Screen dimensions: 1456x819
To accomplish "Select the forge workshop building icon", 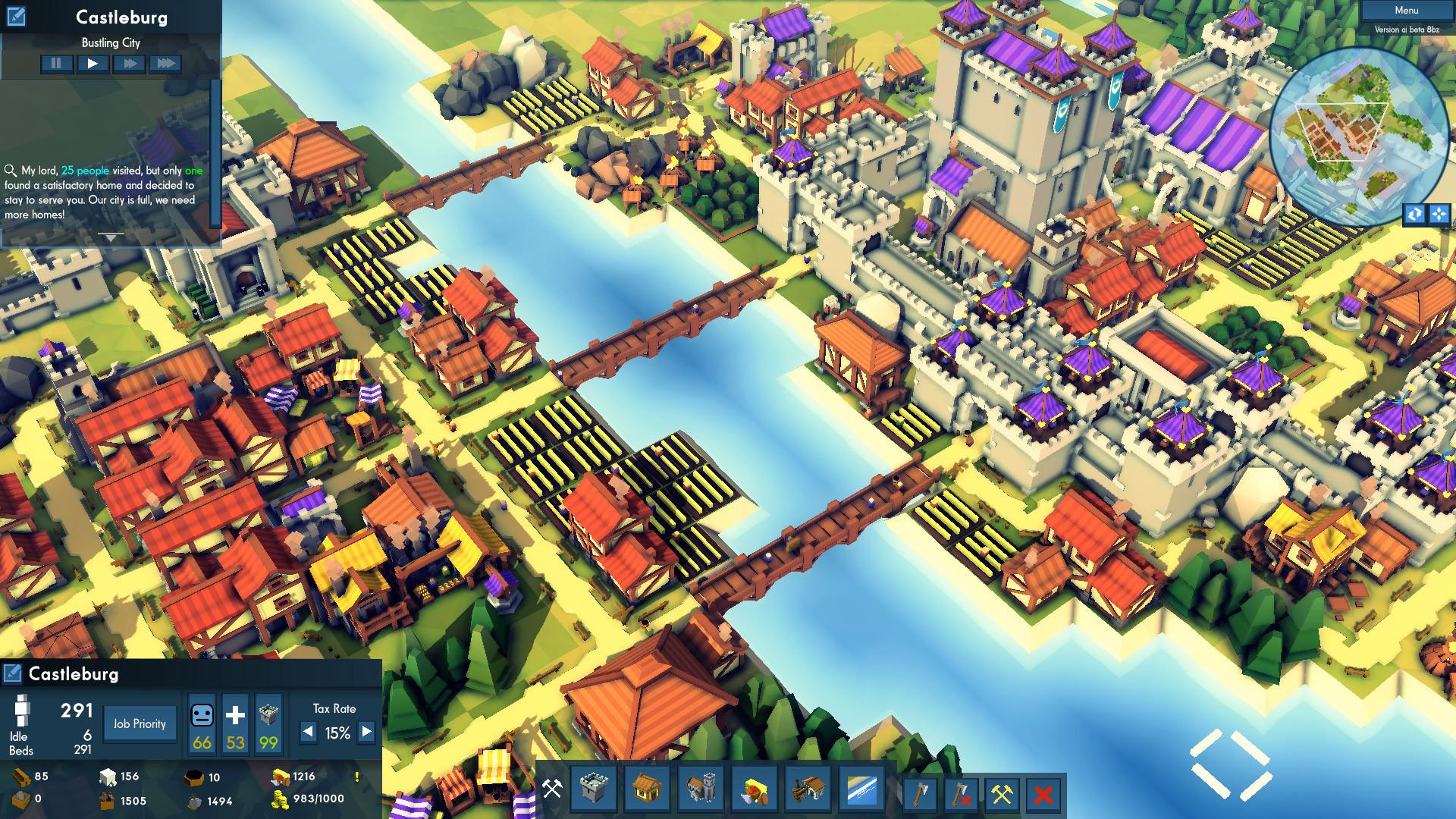I will (808, 791).
